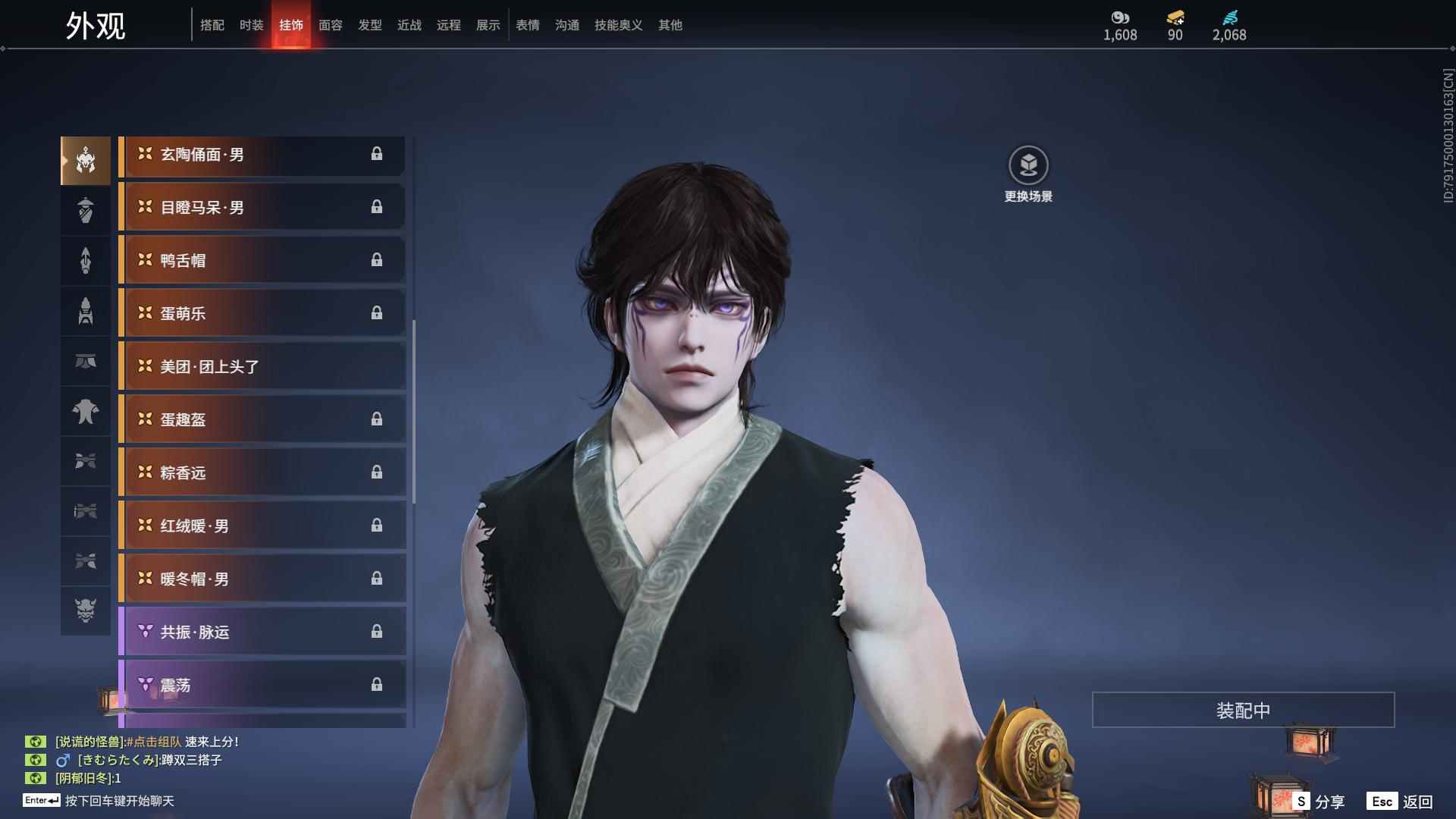Select the demon mask category icon
This screenshot has height=819, width=1456.
86,610
